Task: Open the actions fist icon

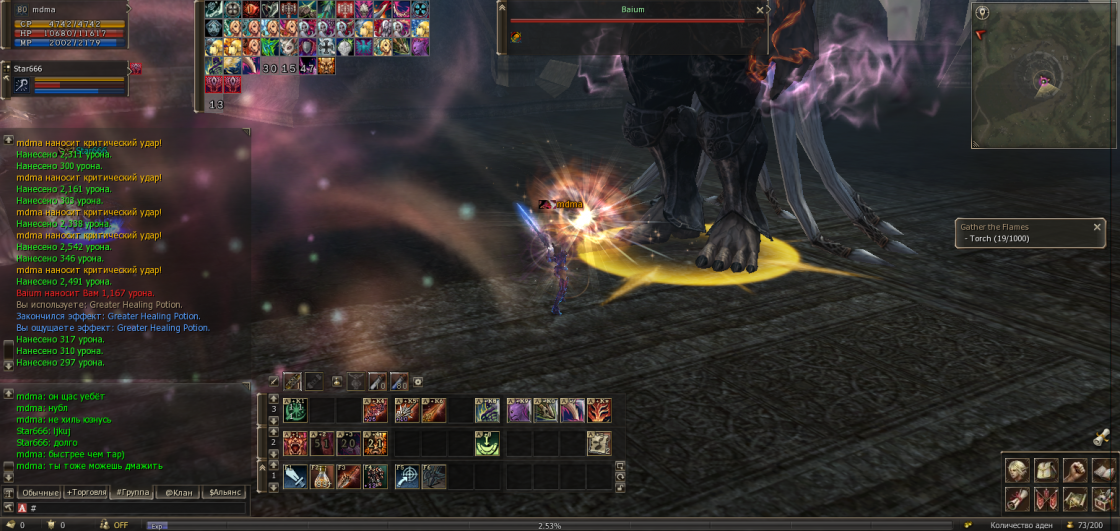Action: point(1075,470)
